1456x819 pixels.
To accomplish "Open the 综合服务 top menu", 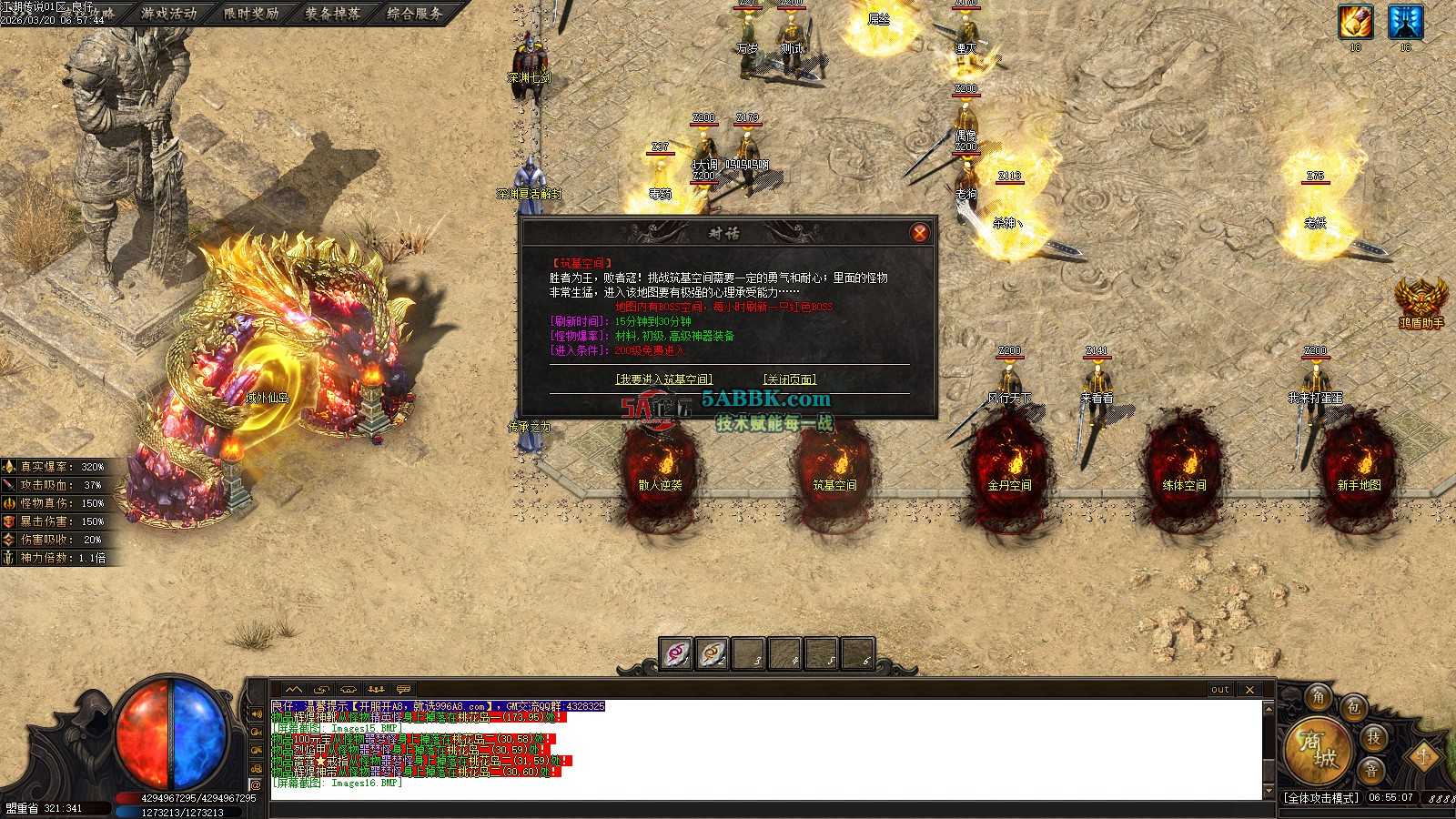I will (414, 14).
